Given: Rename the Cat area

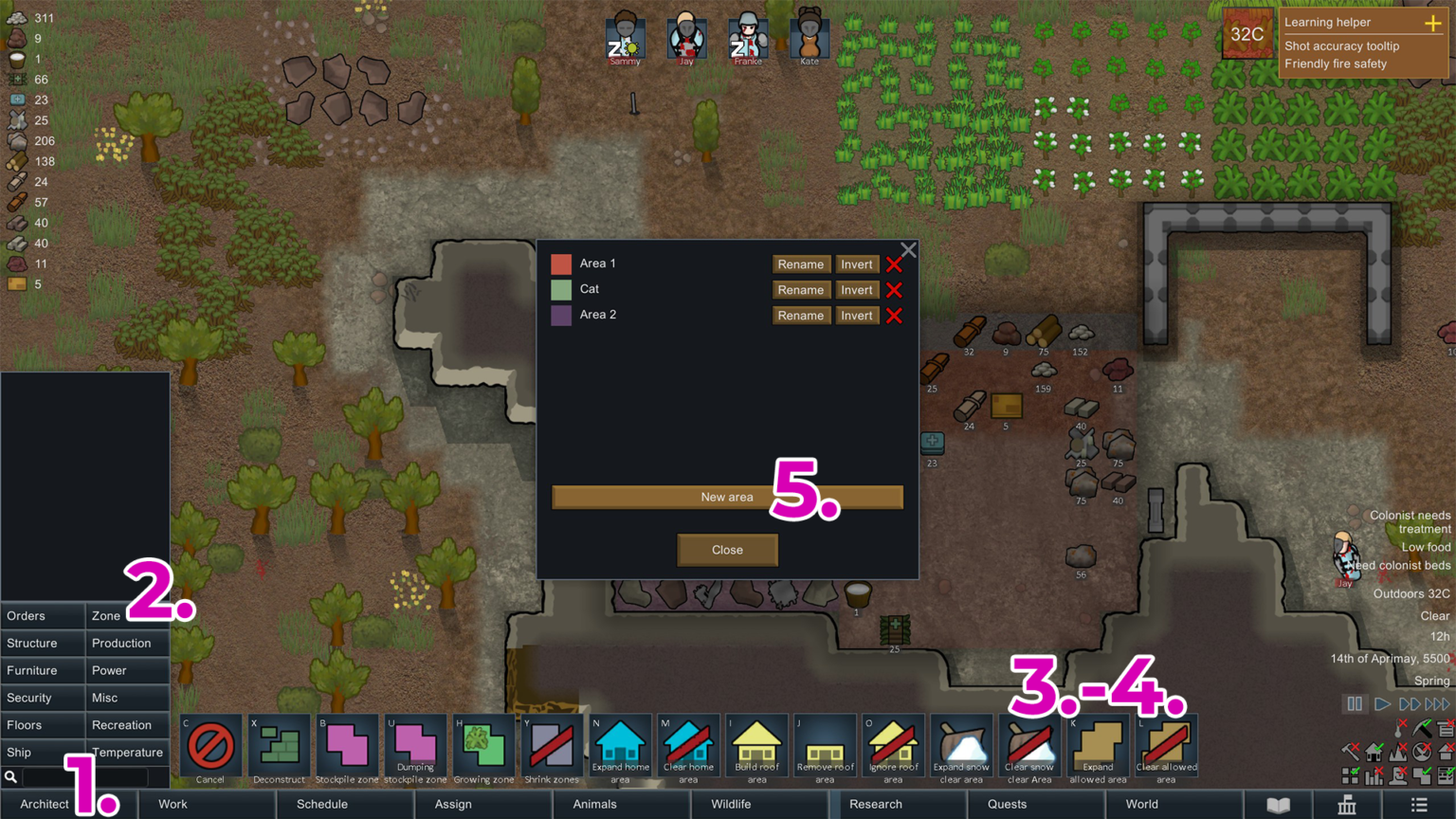Looking at the screenshot, I should (x=800, y=290).
